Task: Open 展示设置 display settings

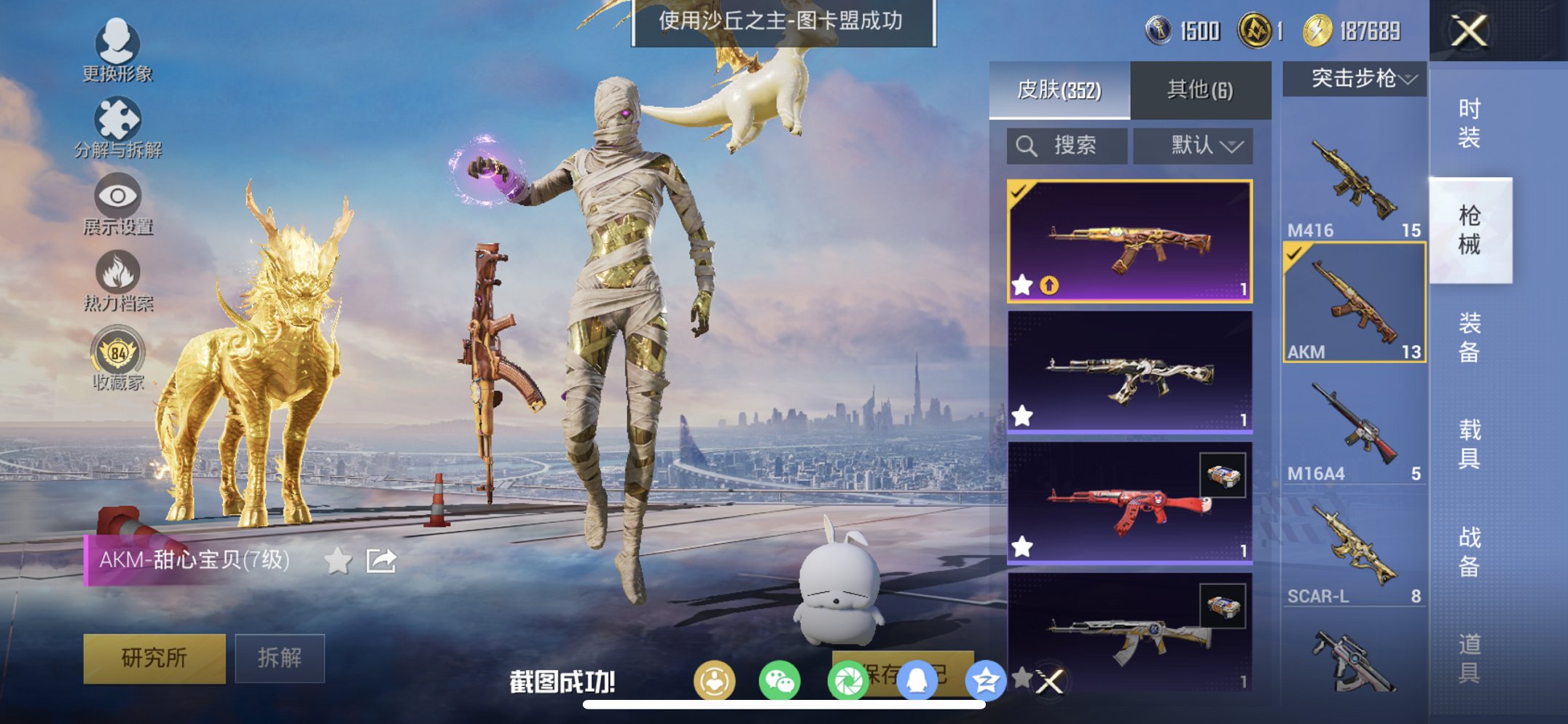Action: [x=117, y=197]
